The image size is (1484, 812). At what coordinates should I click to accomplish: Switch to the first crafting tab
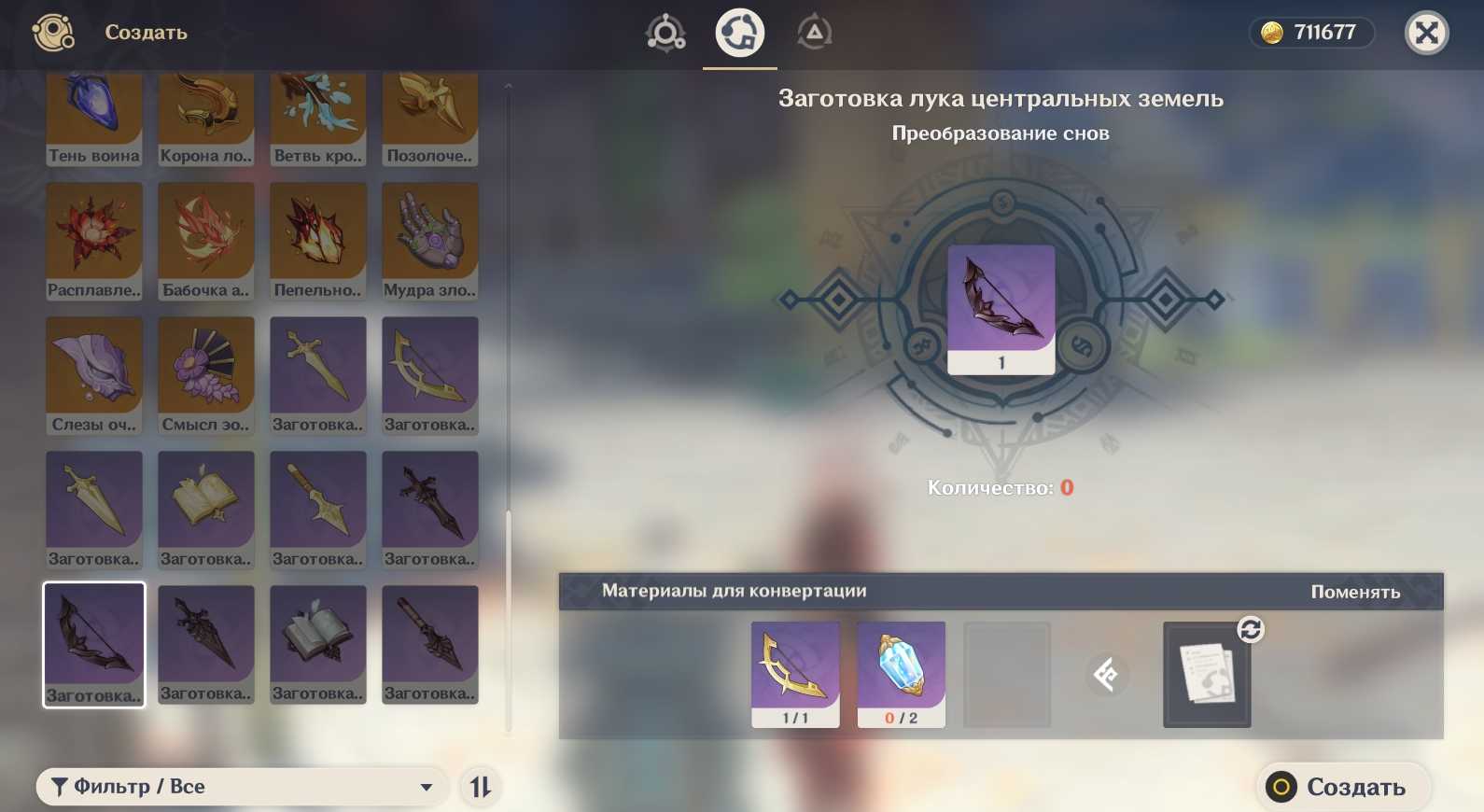[665, 34]
